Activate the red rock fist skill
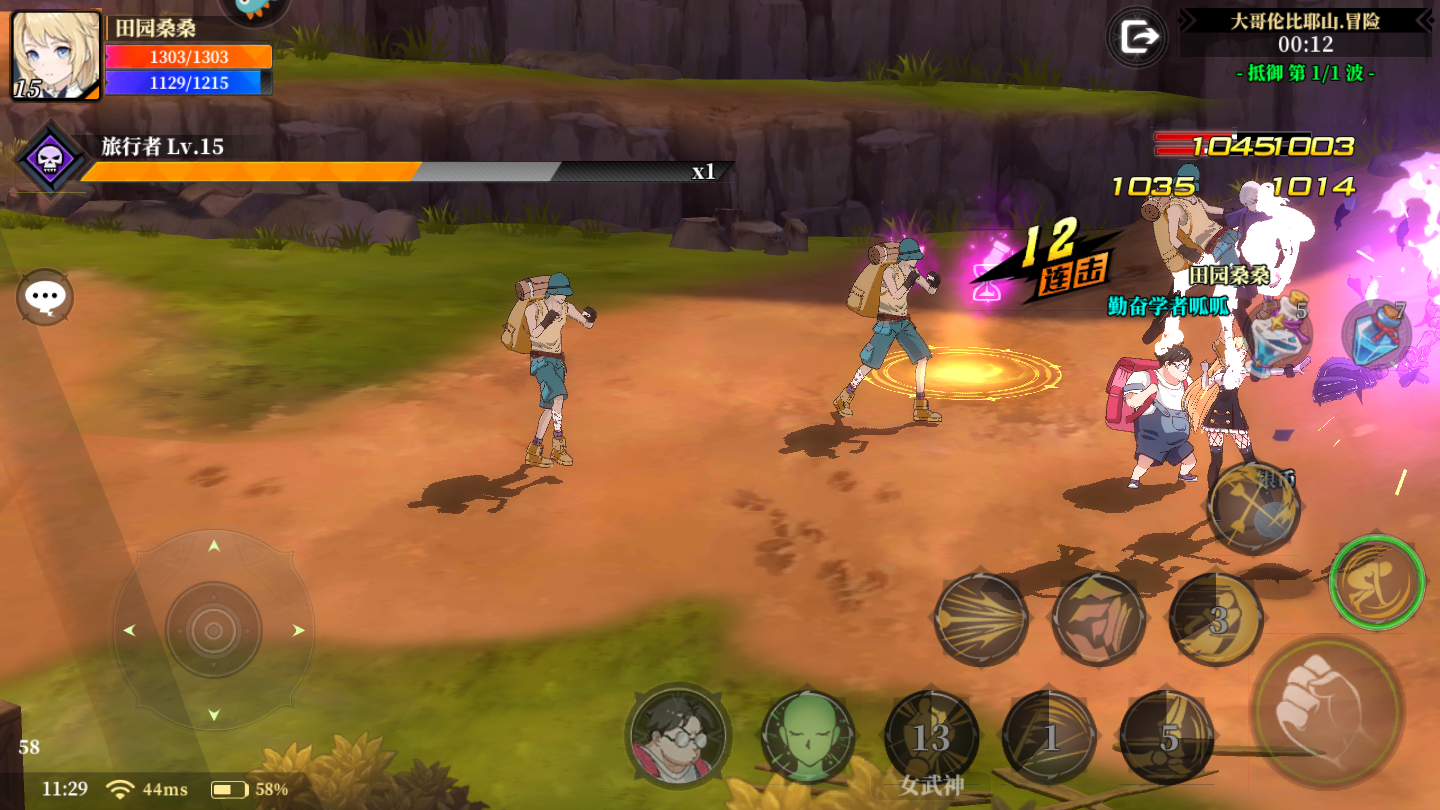1440x810 pixels. pyautogui.click(x=1099, y=619)
